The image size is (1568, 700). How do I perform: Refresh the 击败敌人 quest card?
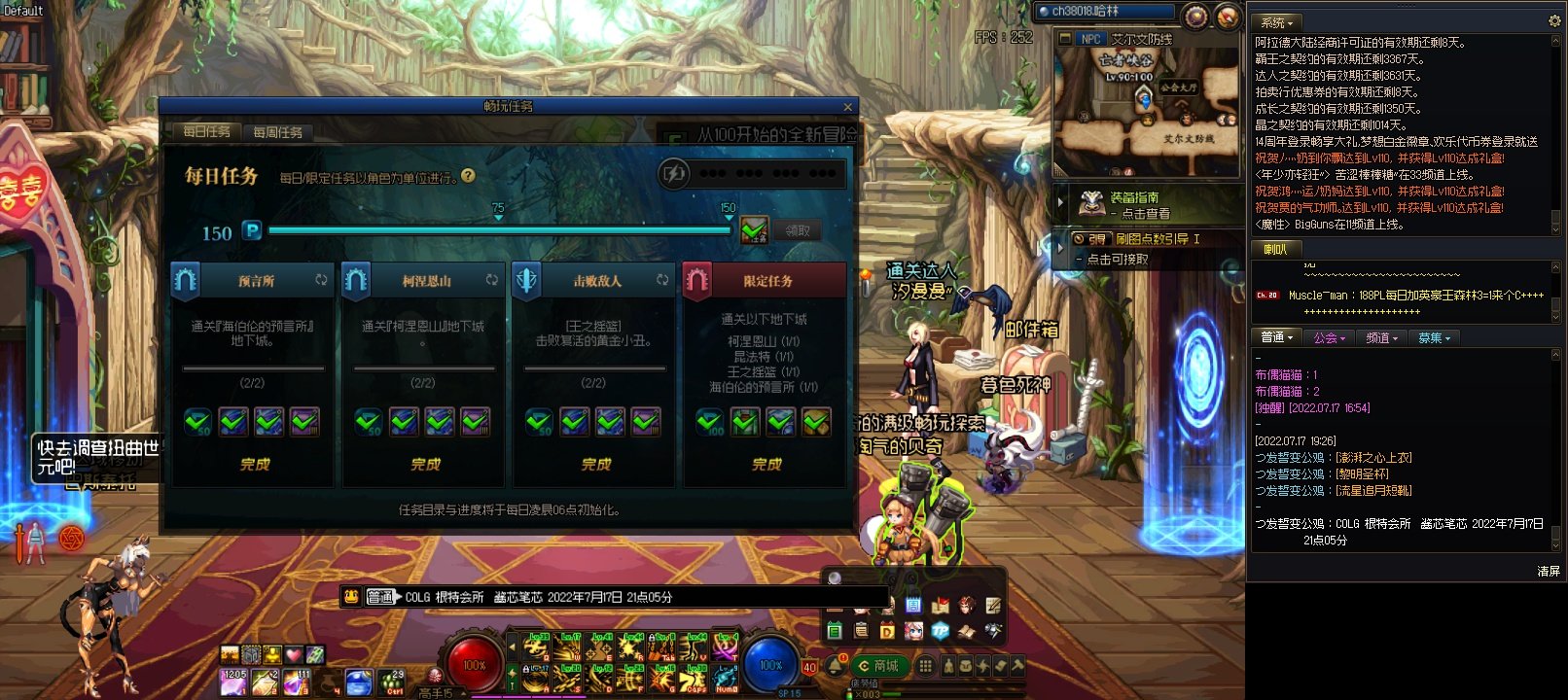662,280
